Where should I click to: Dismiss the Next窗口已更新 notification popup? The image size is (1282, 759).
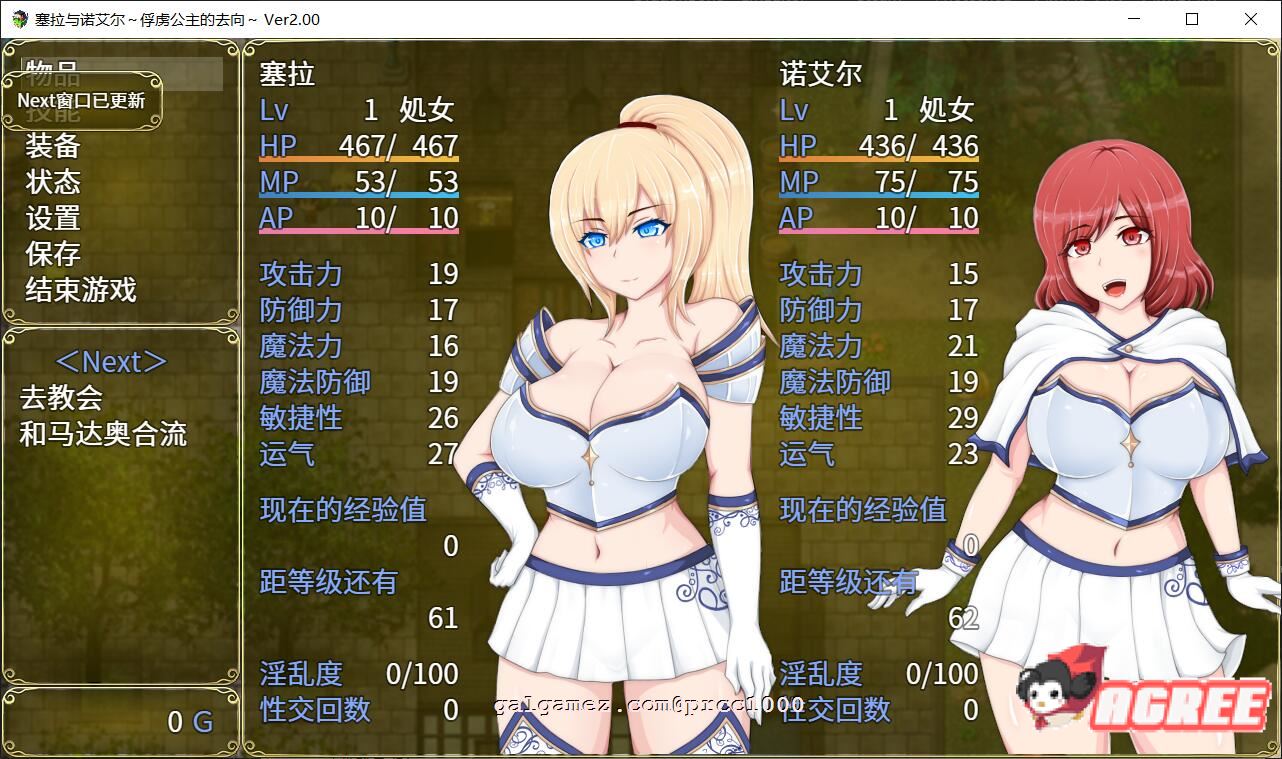80,100
